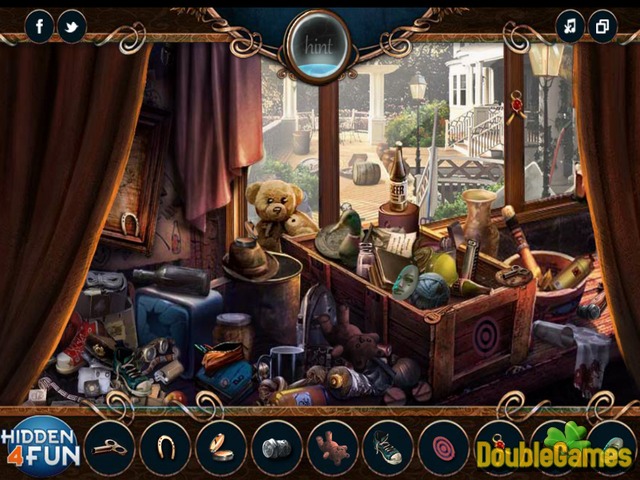Select the sneaker shoe item slot
Image resolution: width=640 pixels, height=480 pixels.
click(x=388, y=446)
